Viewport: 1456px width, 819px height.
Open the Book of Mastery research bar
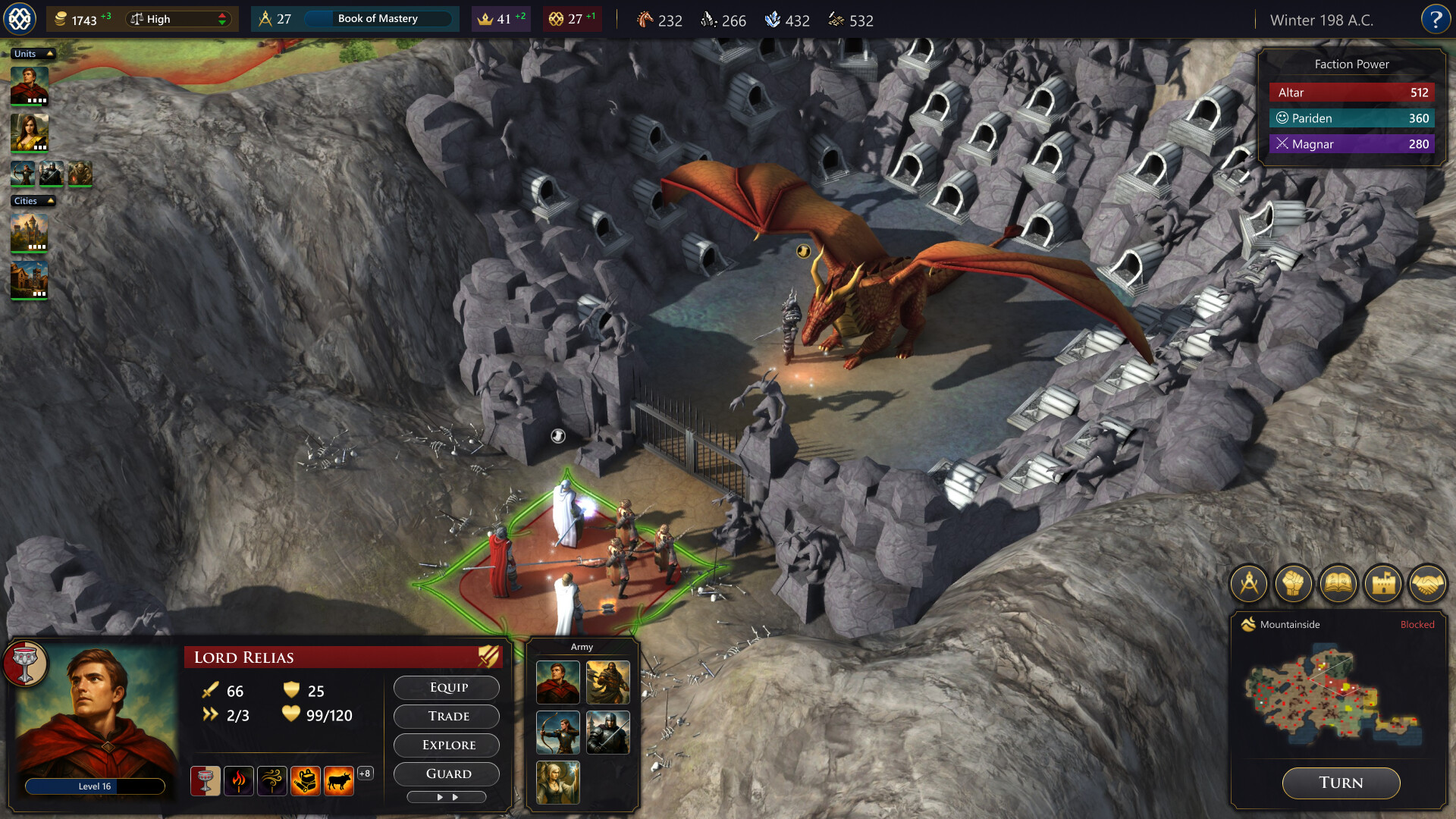tap(378, 19)
